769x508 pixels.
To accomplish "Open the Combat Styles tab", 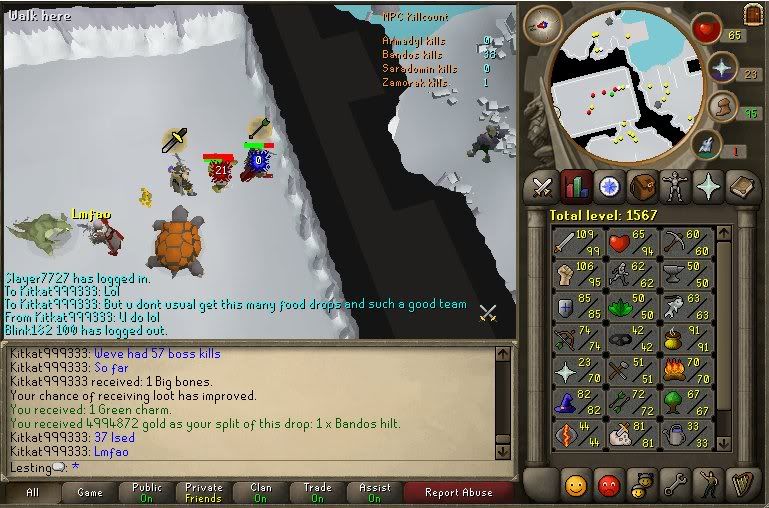I will click(542, 187).
